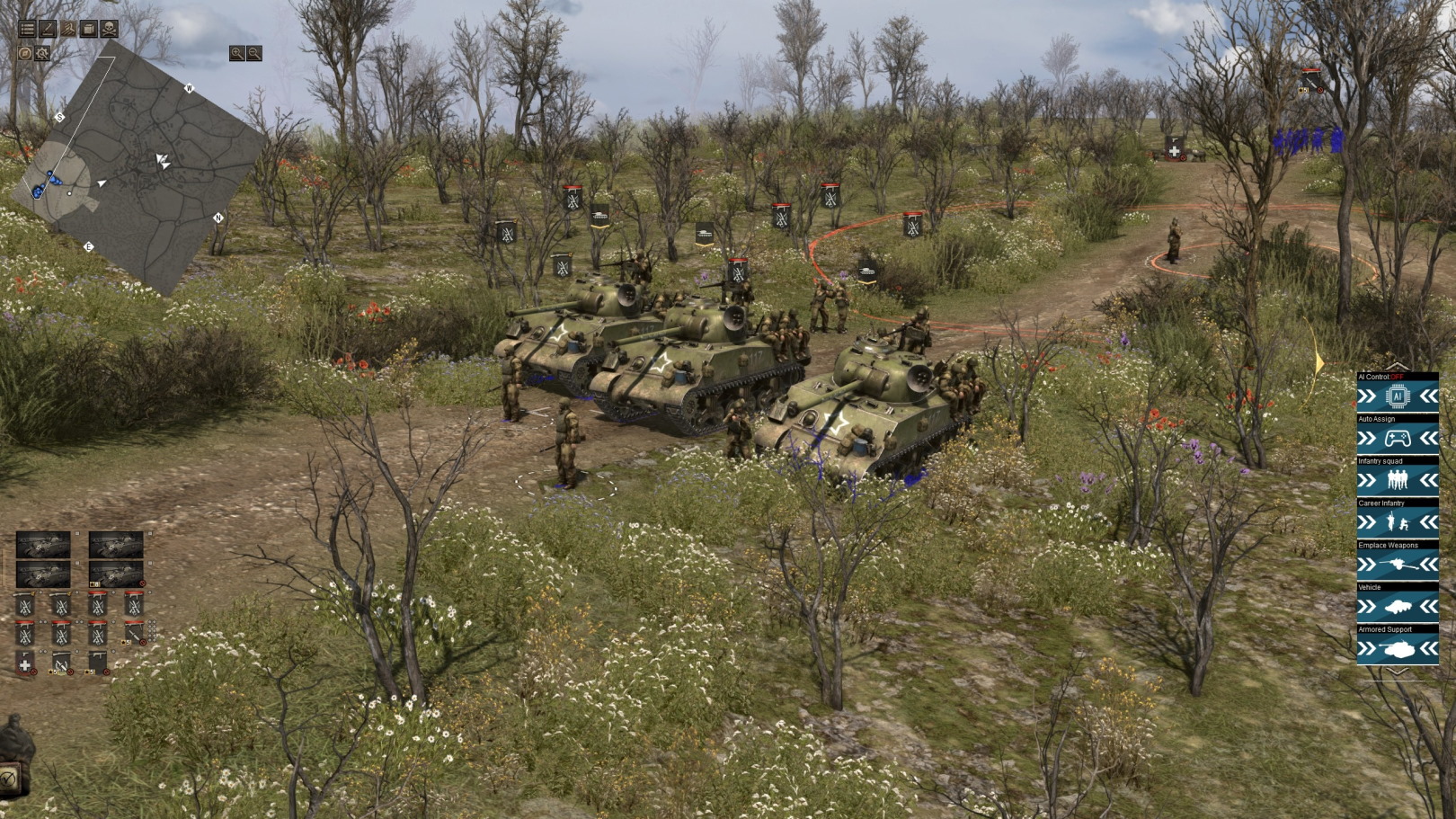1456x819 pixels.
Task: Choose the Vehicle category
Action: tap(1397, 607)
